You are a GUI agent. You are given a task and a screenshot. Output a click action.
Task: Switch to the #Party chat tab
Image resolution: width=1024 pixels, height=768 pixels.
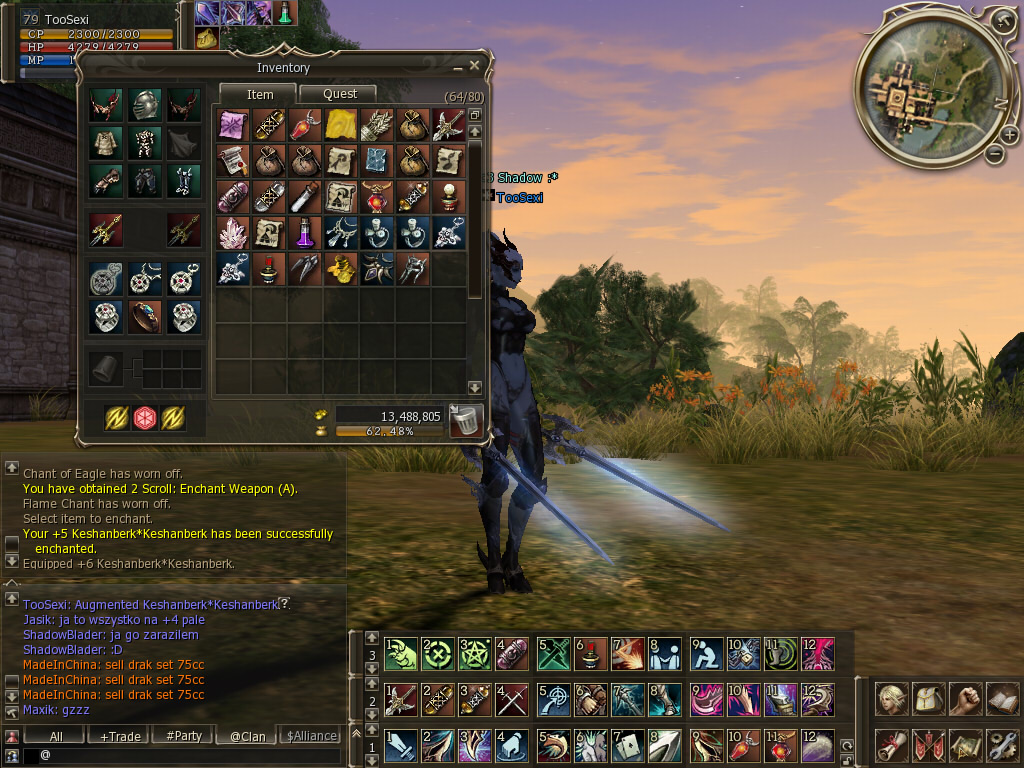[x=183, y=736]
